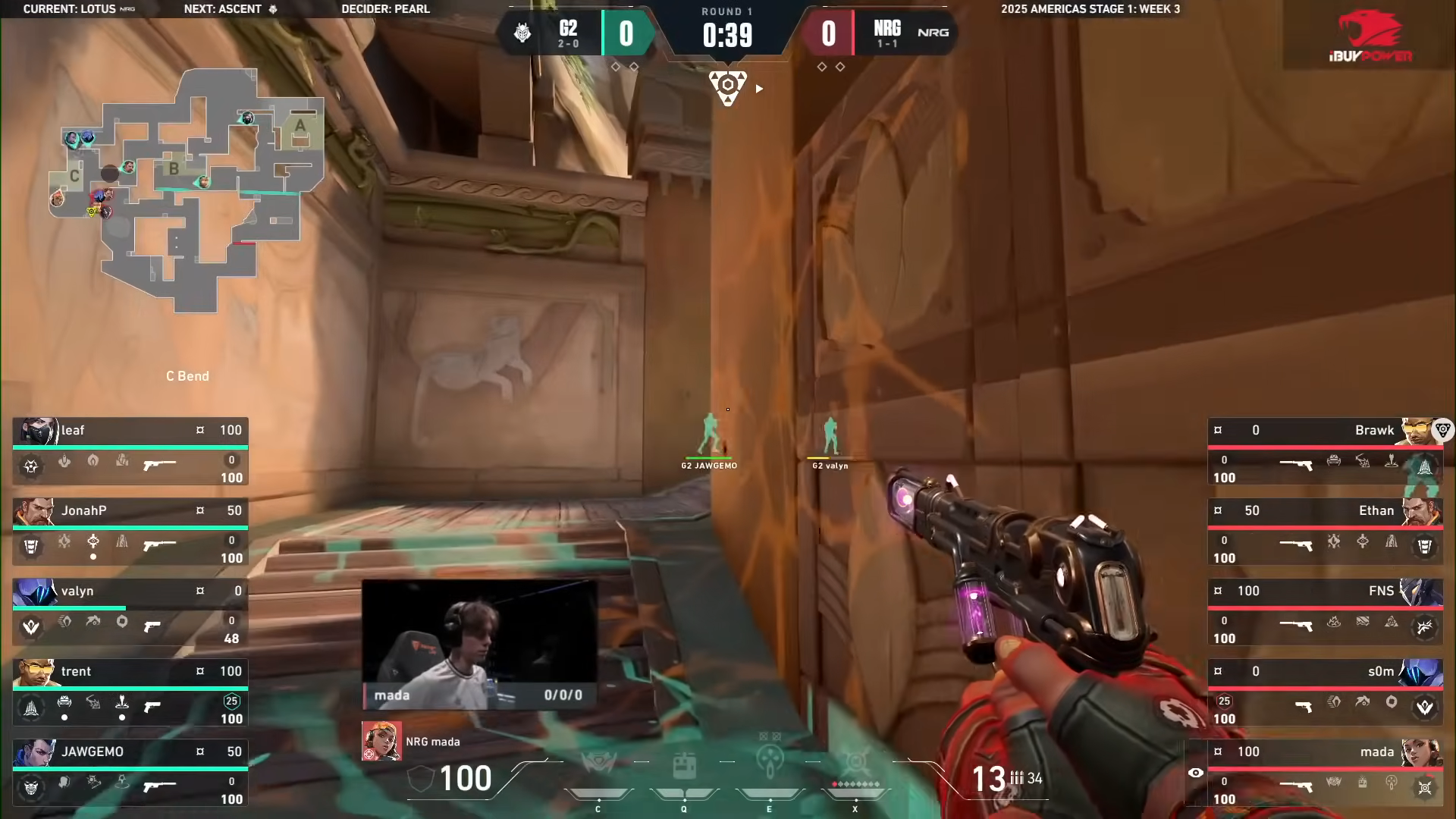Open the iBUYPOWER sponsor logo
The height and width of the screenshot is (819, 1456).
click(x=1370, y=36)
